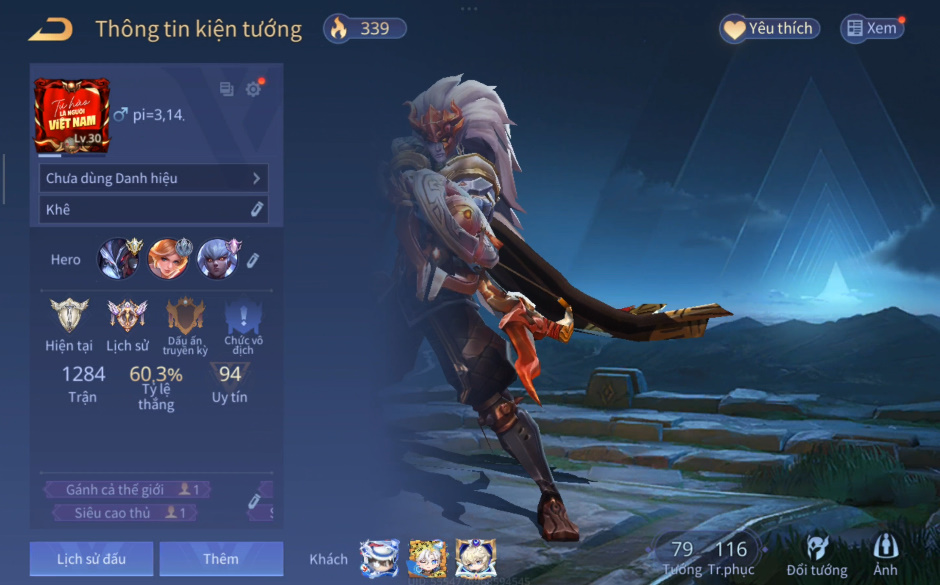Open the Xem button

click(872, 29)
